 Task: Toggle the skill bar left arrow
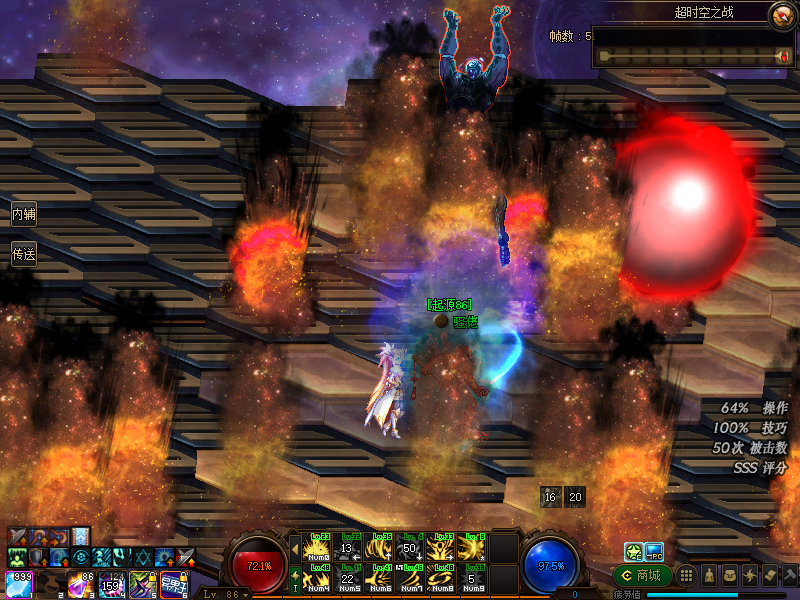click(295, 548)
